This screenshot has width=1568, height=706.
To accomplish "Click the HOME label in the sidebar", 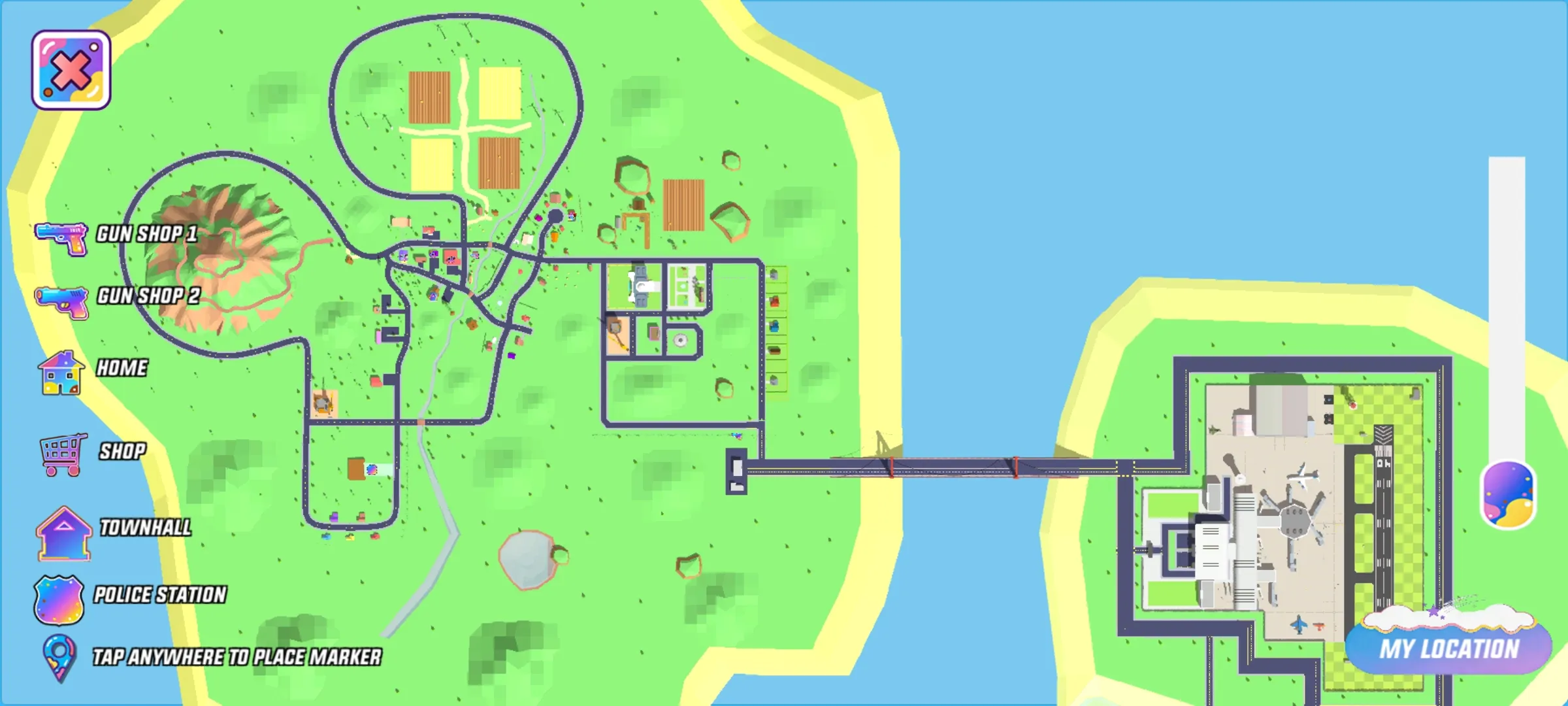I will [x=122, y=368].
